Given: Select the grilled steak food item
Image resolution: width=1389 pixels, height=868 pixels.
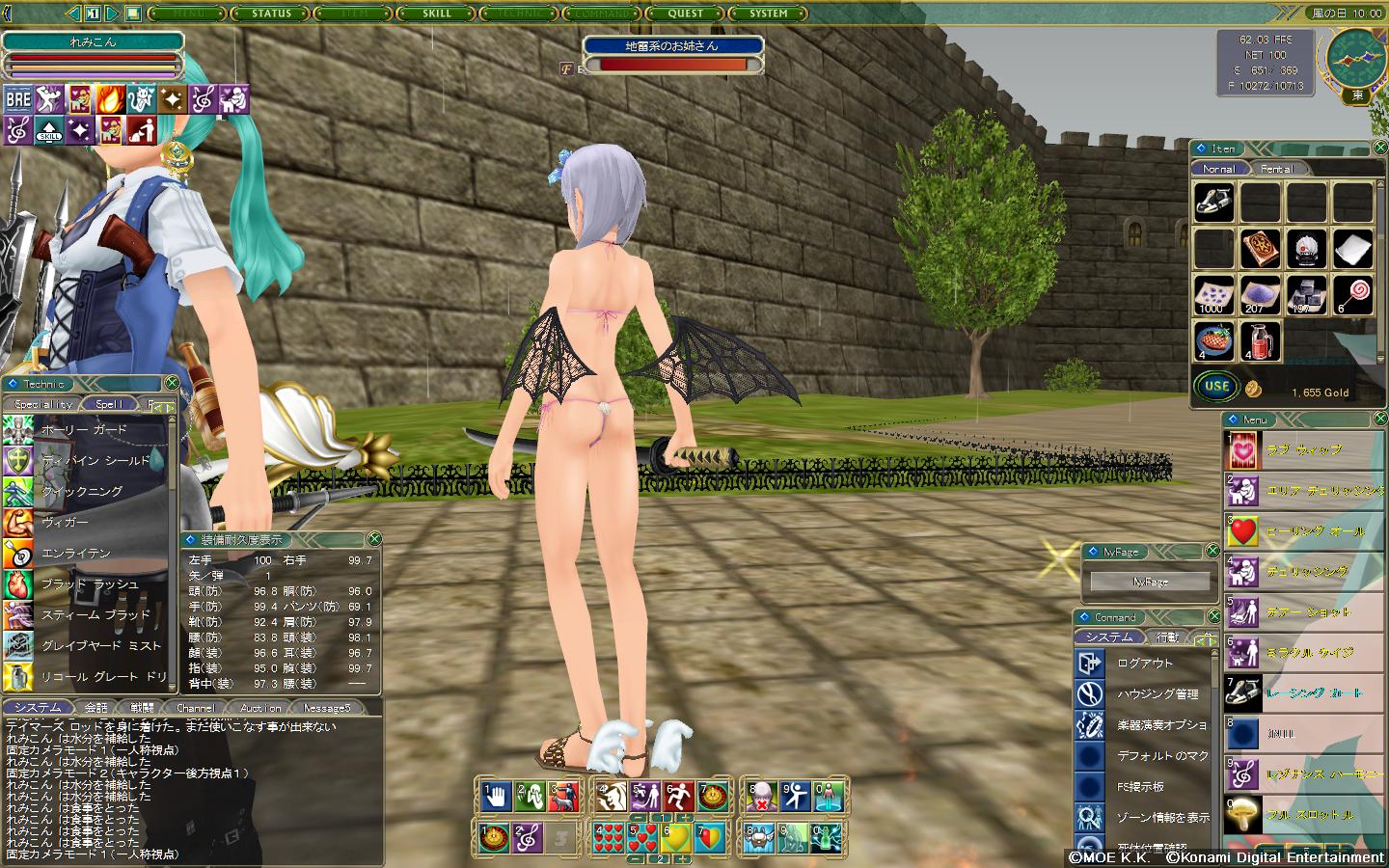Looking at the screenshot, I should [1213, 340].
